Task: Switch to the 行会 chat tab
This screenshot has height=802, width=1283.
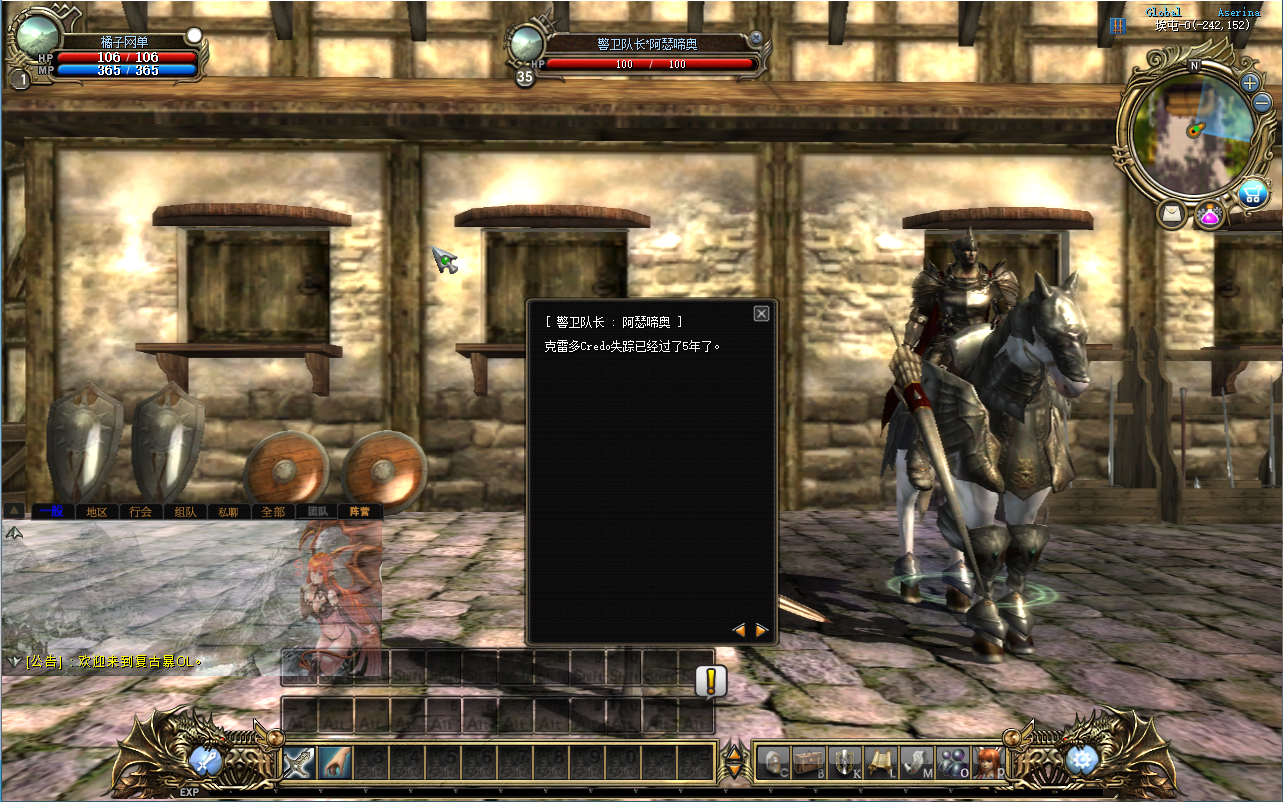Action: pyautogui.click(x=141, y=511)
